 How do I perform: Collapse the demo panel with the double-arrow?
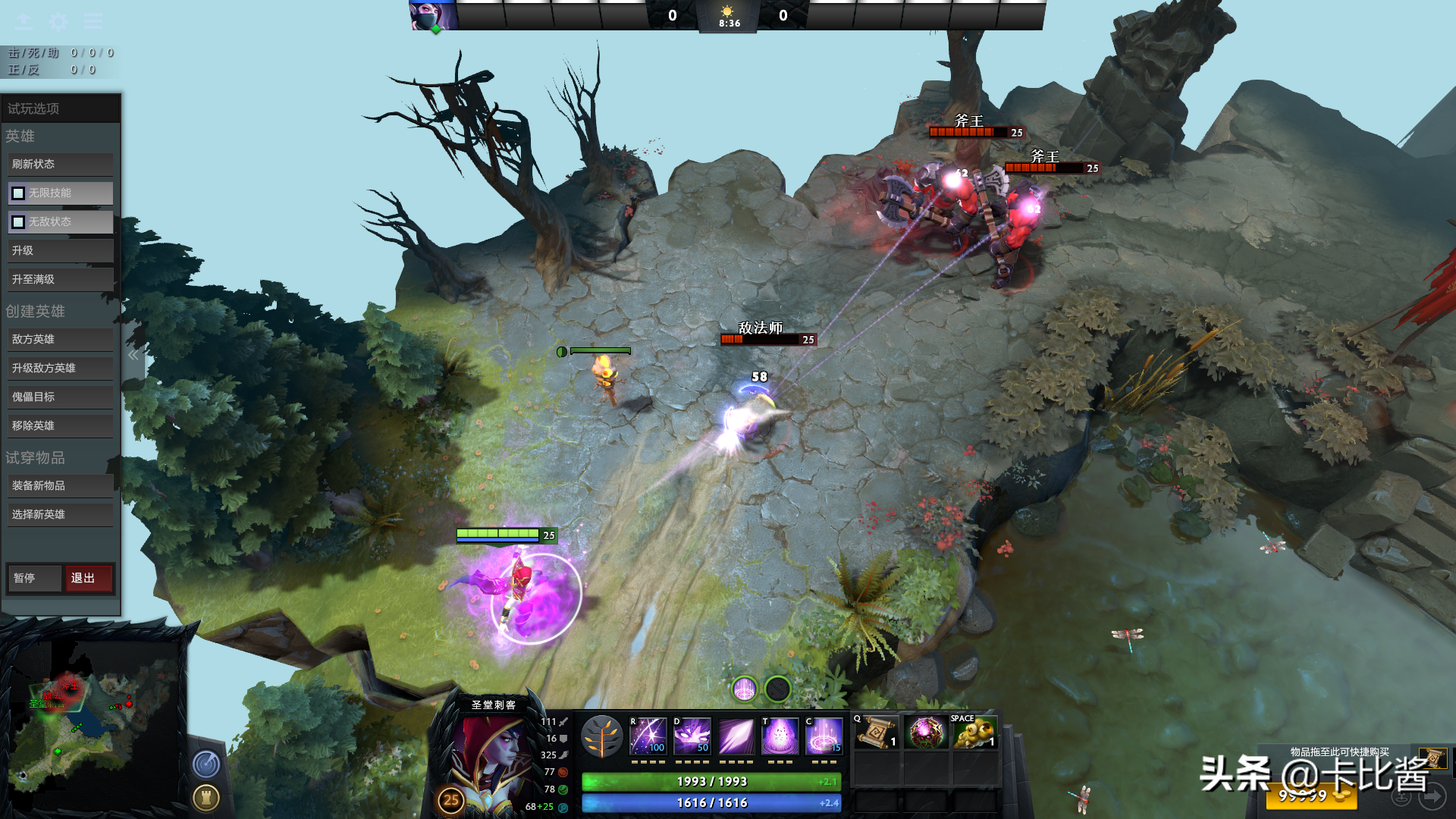pyautogui.click(x=133, y=355)
